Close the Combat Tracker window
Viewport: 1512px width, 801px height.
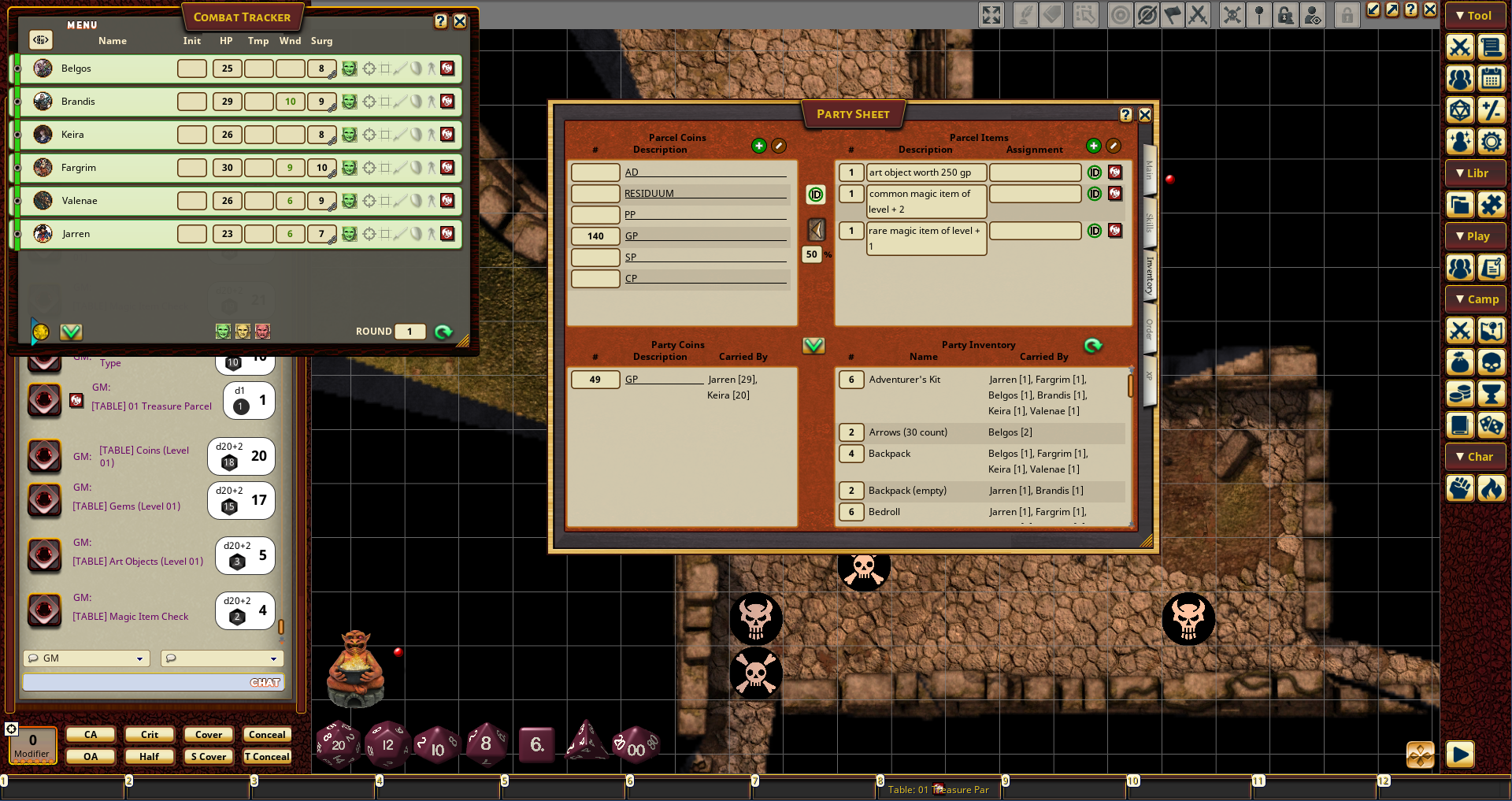[x=460, y=22]
